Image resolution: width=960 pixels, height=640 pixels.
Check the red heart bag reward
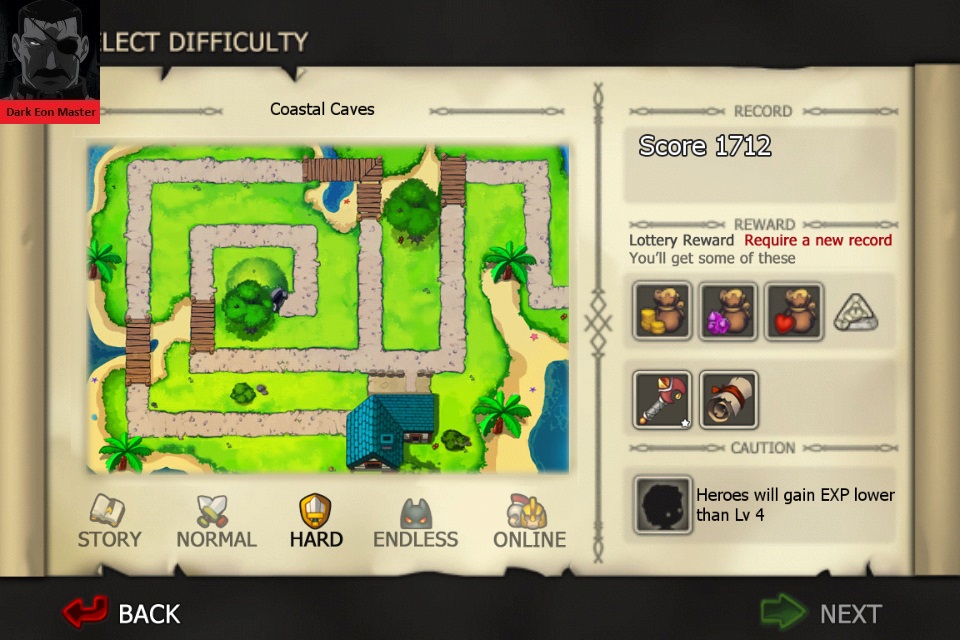[794, 311]
